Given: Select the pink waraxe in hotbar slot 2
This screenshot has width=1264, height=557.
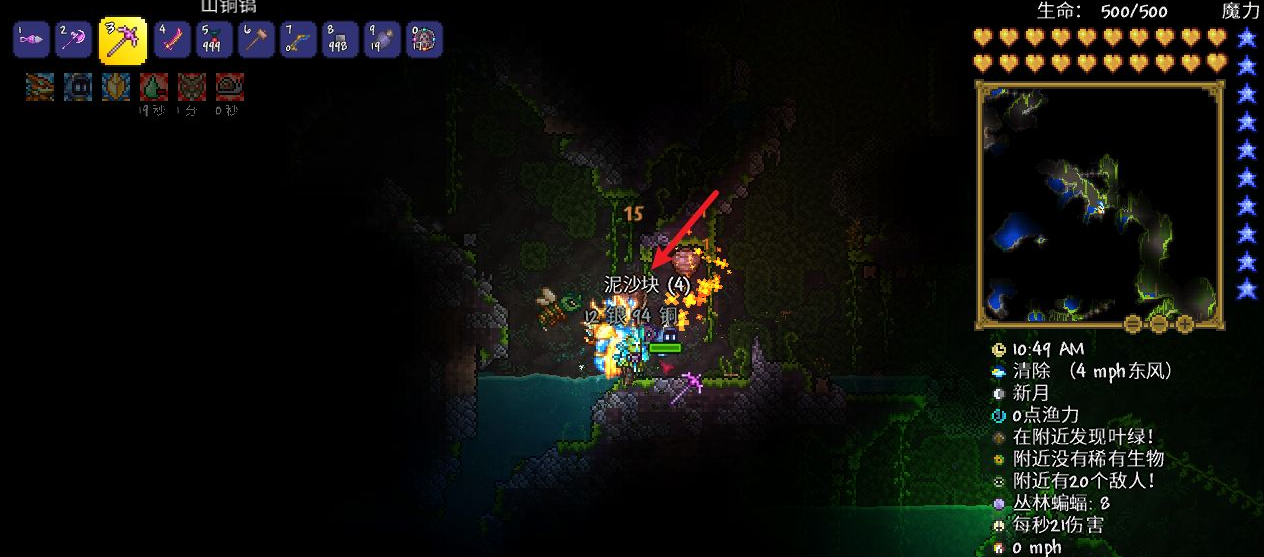Looking at the screenshot, I should 74,41.
